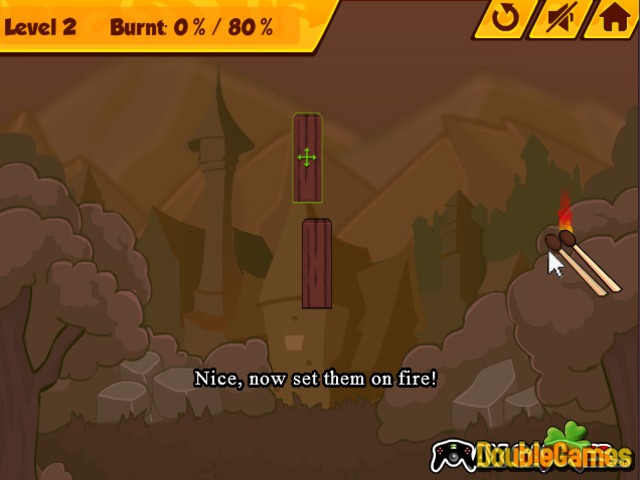
Task: Open the DoubleGames website logo link
Action: coord(534,455)
